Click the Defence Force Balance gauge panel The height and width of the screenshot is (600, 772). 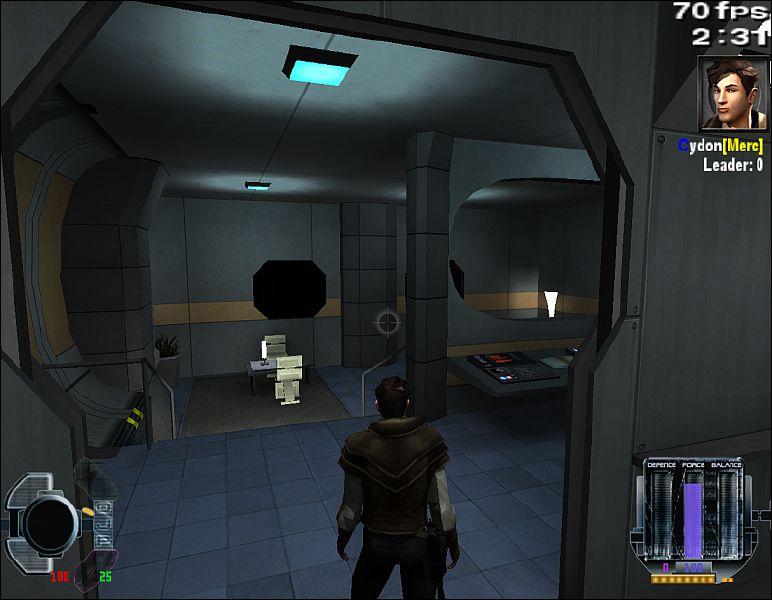[x=693, y=514]
